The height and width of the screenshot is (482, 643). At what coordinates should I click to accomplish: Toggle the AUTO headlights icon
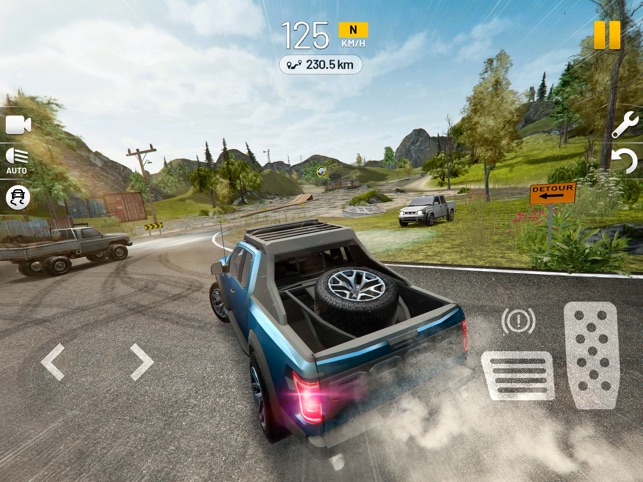16,160
